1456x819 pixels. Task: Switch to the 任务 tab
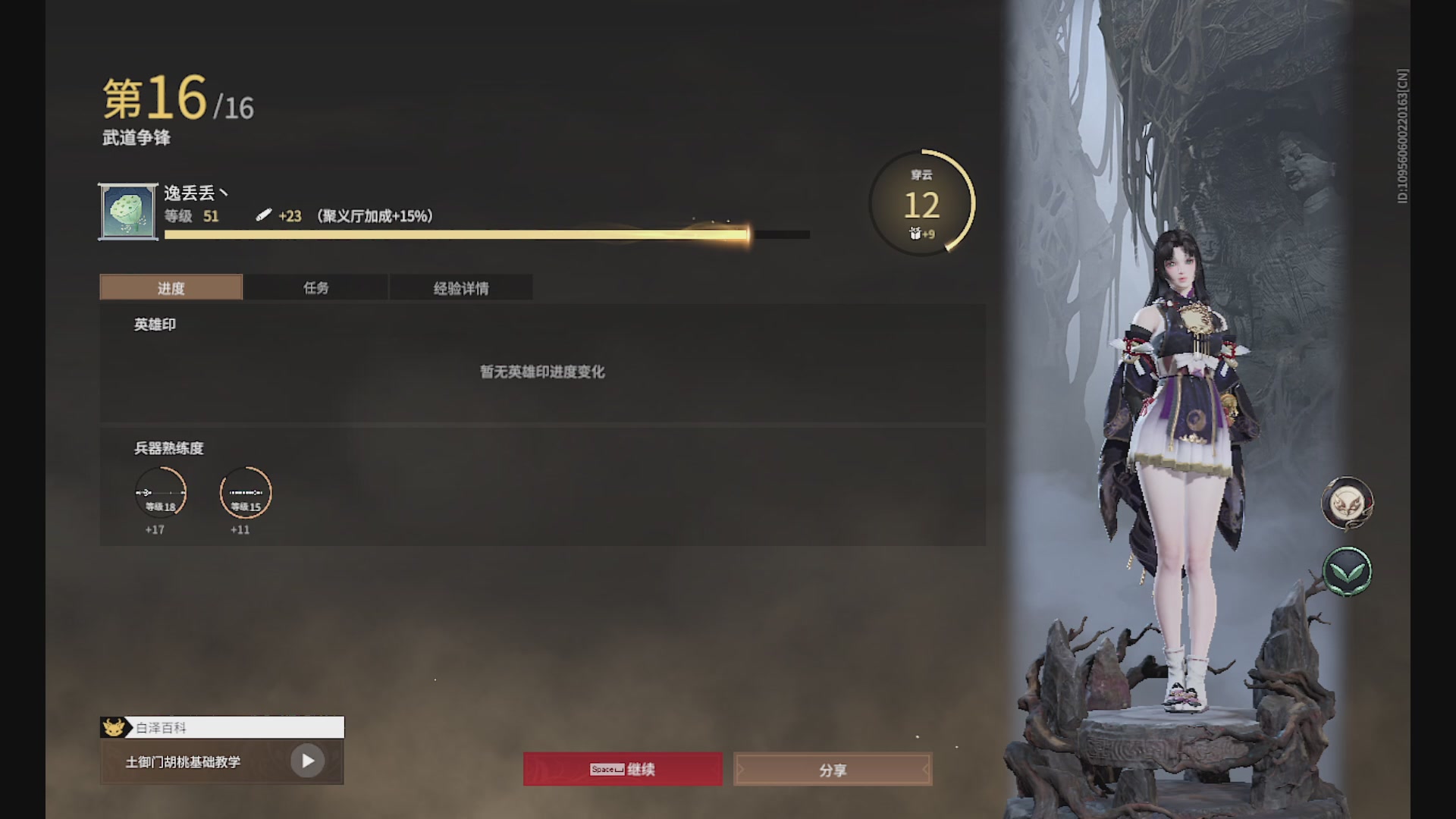tap(316, 287)
